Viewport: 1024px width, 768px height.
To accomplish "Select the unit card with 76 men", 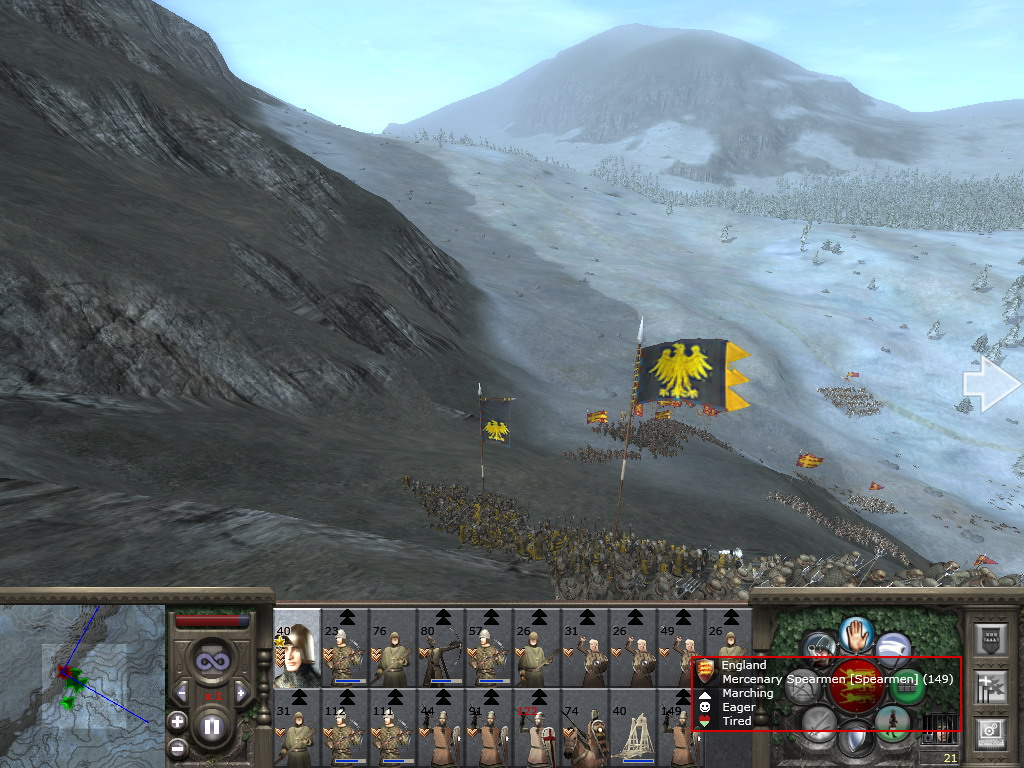I will 393,647.
